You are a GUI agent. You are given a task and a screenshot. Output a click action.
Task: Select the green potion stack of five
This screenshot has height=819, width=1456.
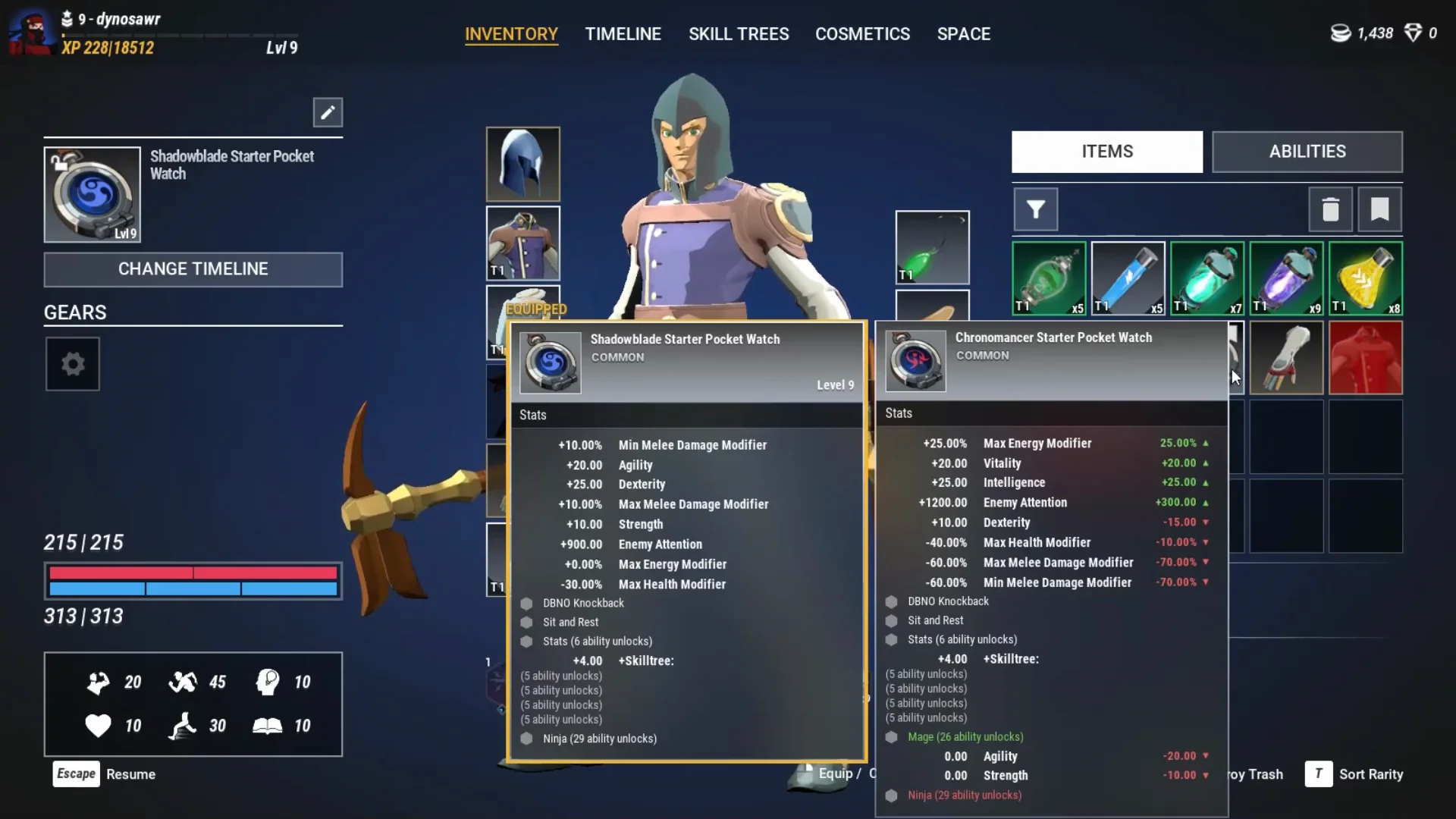click(1049, 278)
